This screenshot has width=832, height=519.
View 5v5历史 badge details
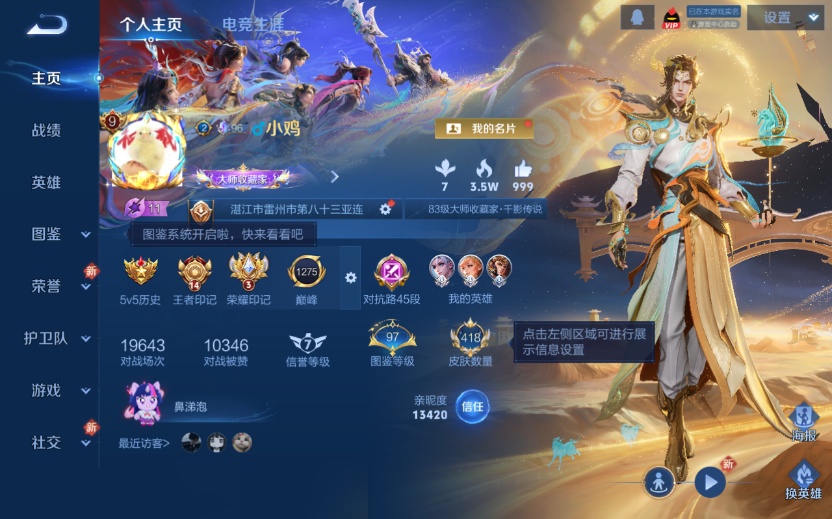coord(141,276)
